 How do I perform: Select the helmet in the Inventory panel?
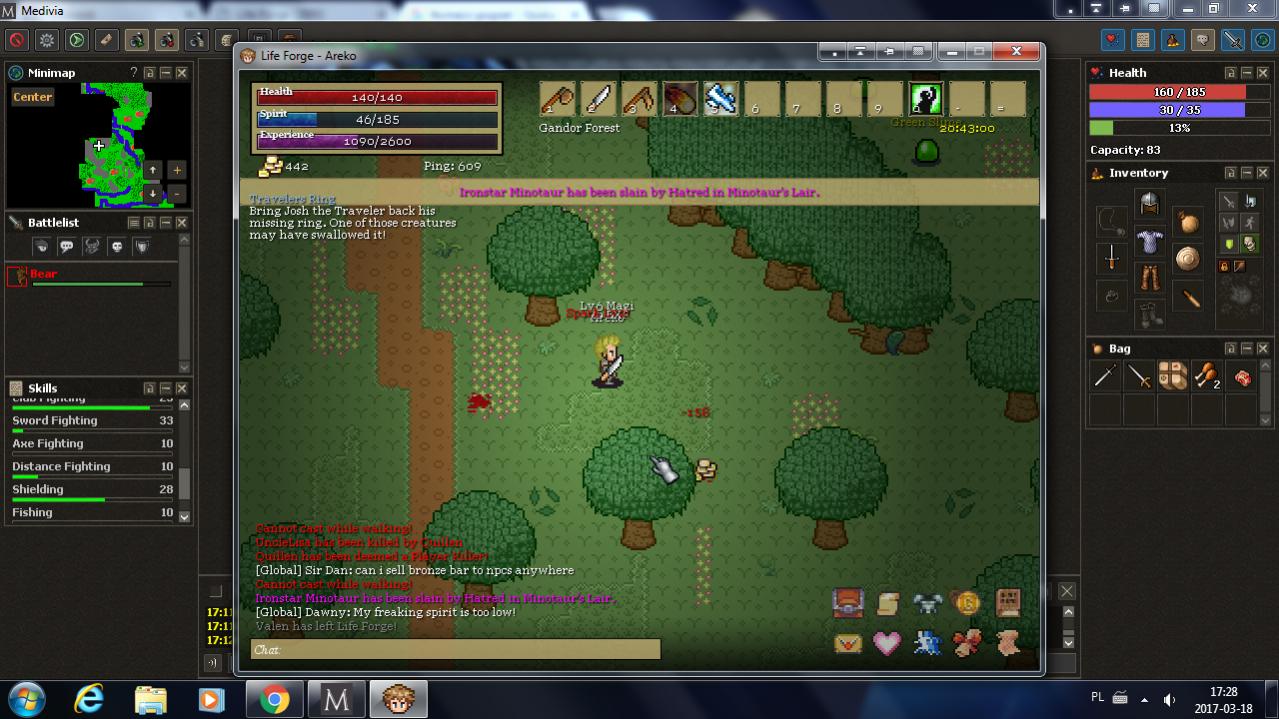[x=1149, y=204]
